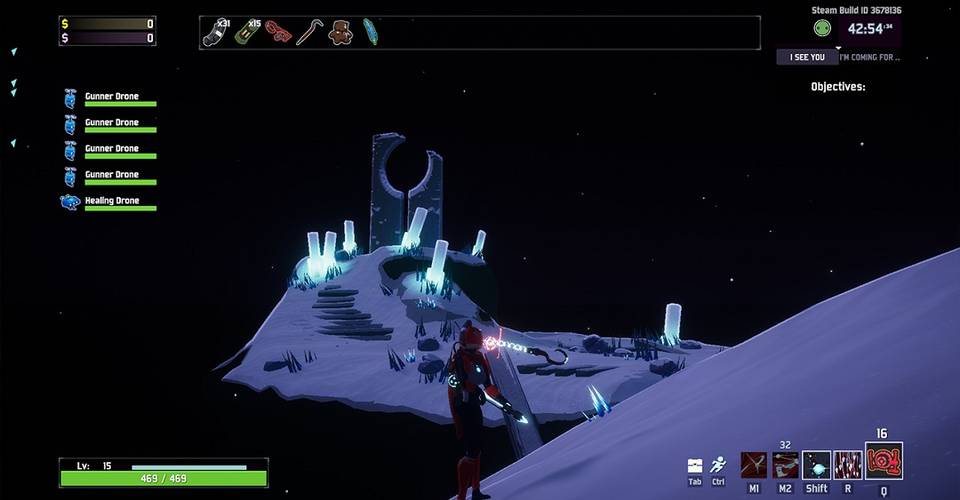Activate the R special skill icon
The width and height of the screenshot is (960, 500).
click(848, 465)
